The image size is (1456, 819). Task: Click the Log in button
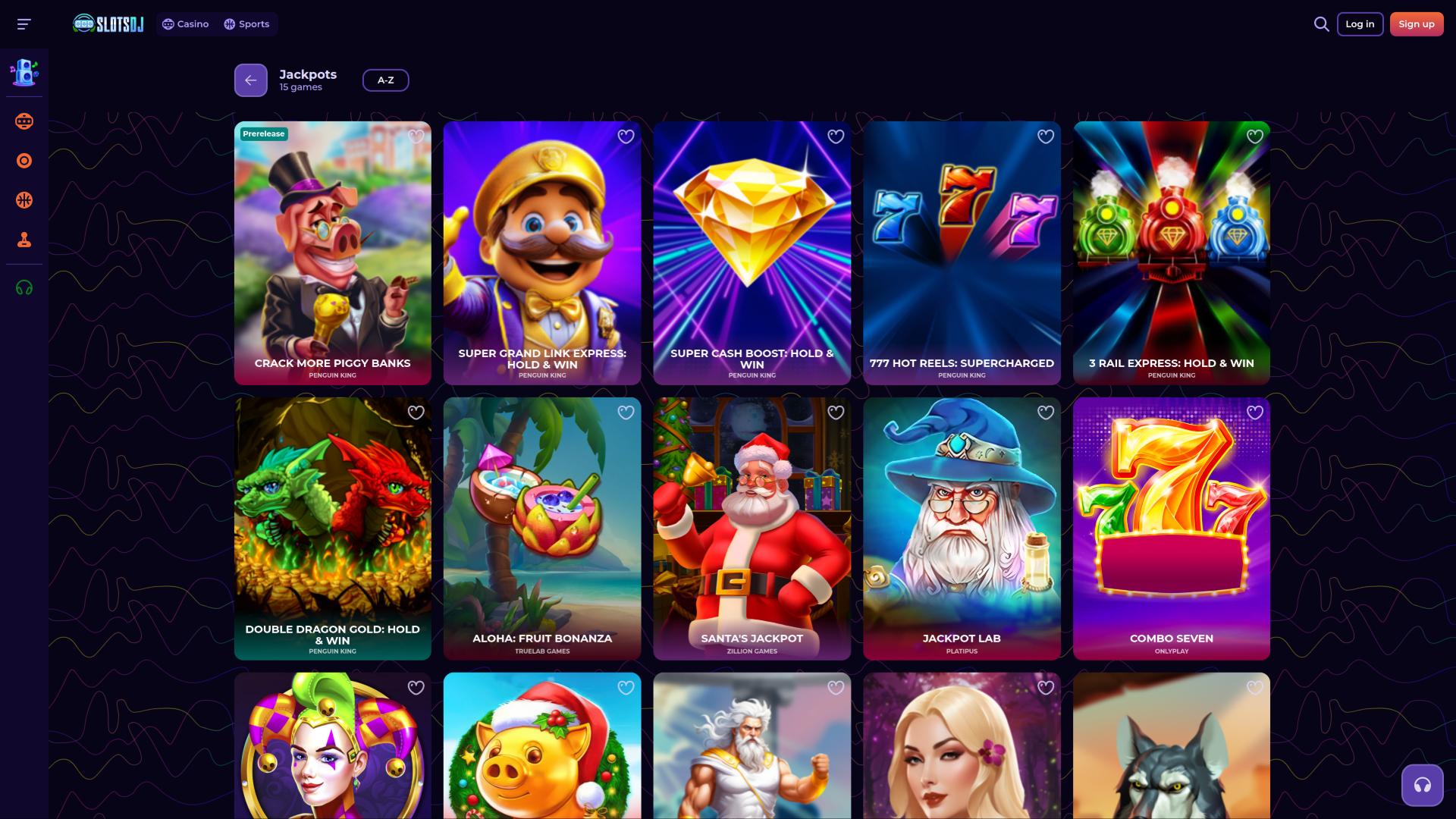(x=1360, y=24)
